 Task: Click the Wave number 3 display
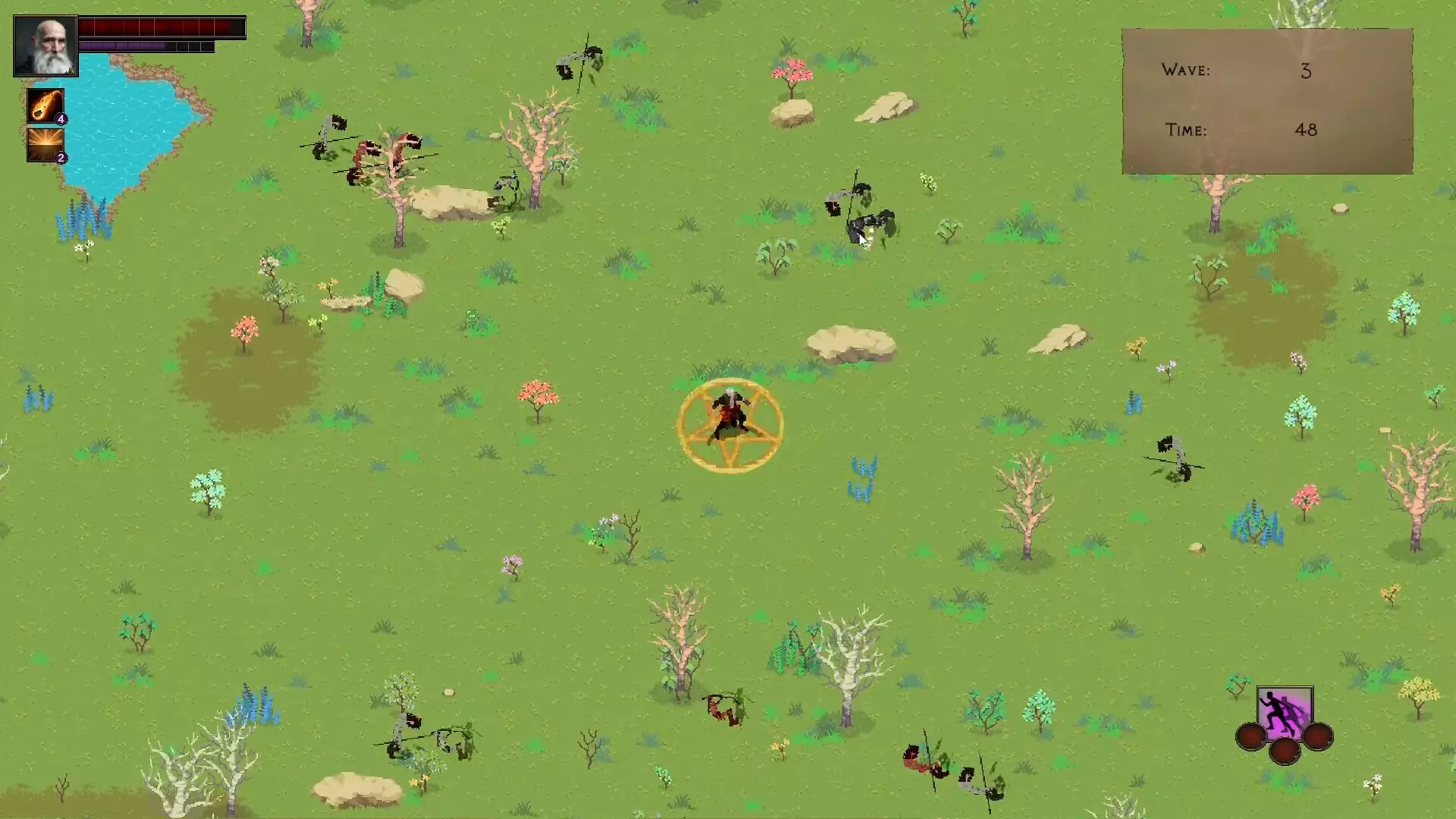click(1307, 71)
